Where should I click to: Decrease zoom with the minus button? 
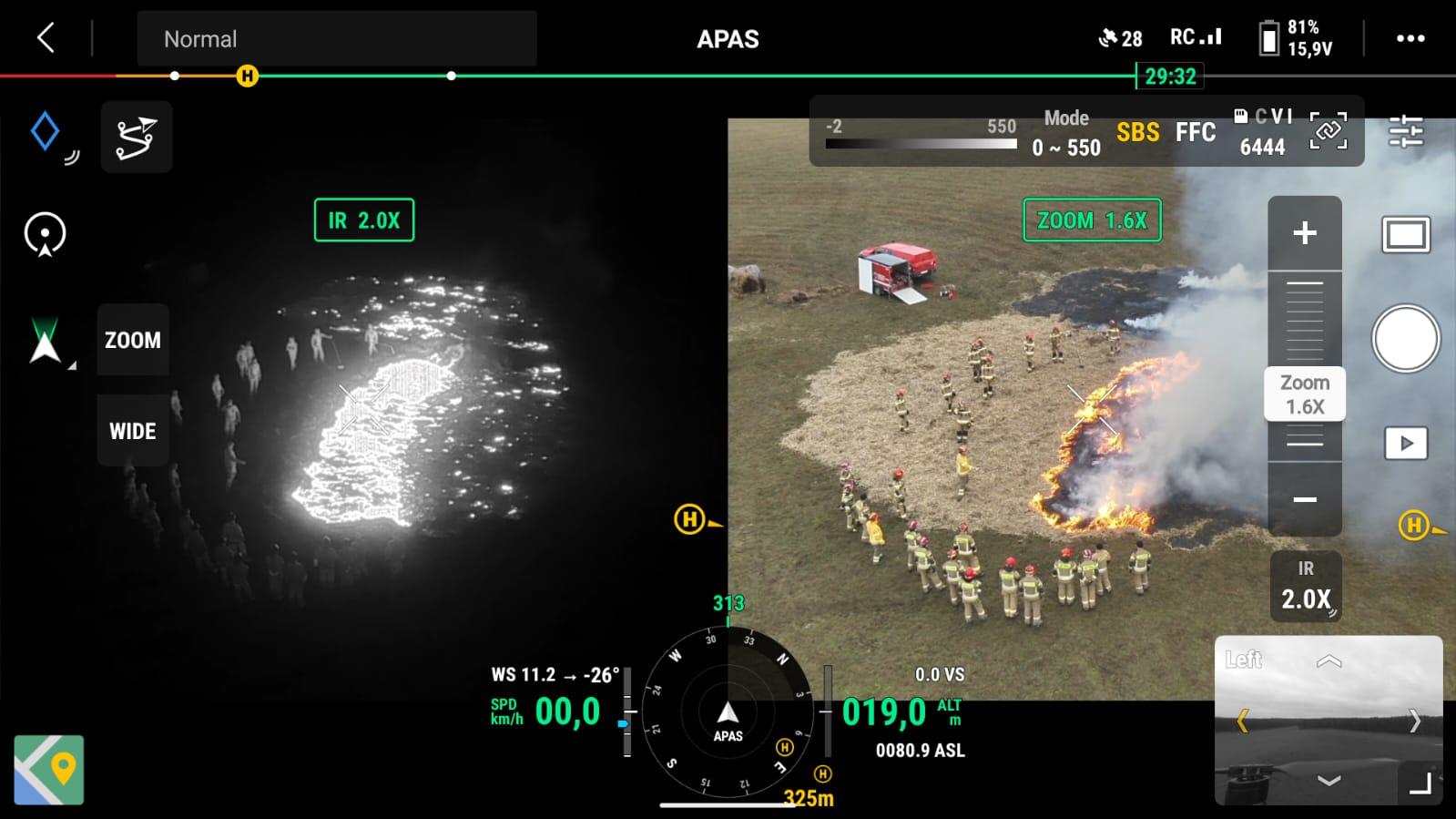1304,499
